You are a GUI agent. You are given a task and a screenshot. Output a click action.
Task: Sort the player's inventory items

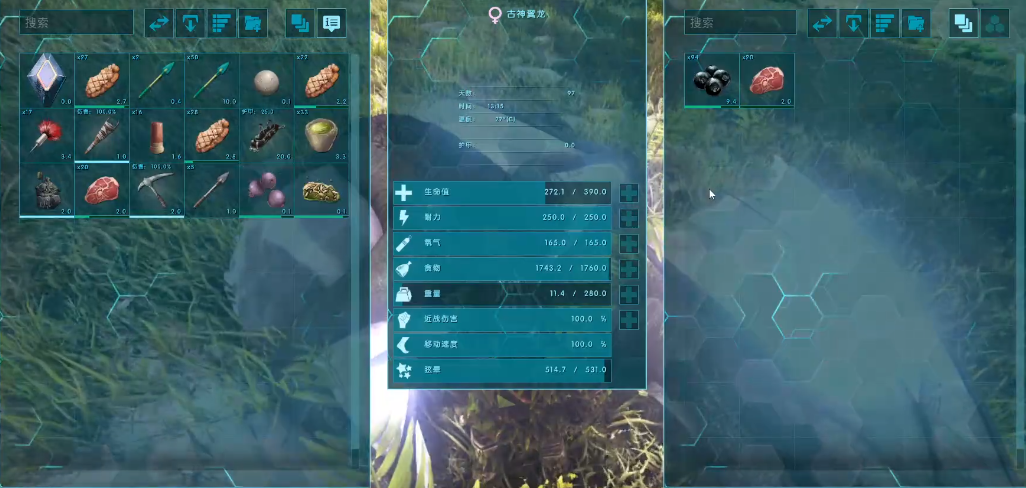coord(222,22)
